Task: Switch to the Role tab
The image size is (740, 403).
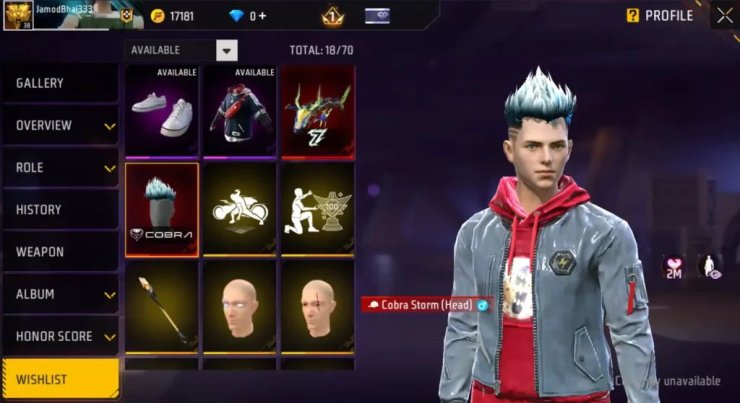Action: click(x=59, y=167)
